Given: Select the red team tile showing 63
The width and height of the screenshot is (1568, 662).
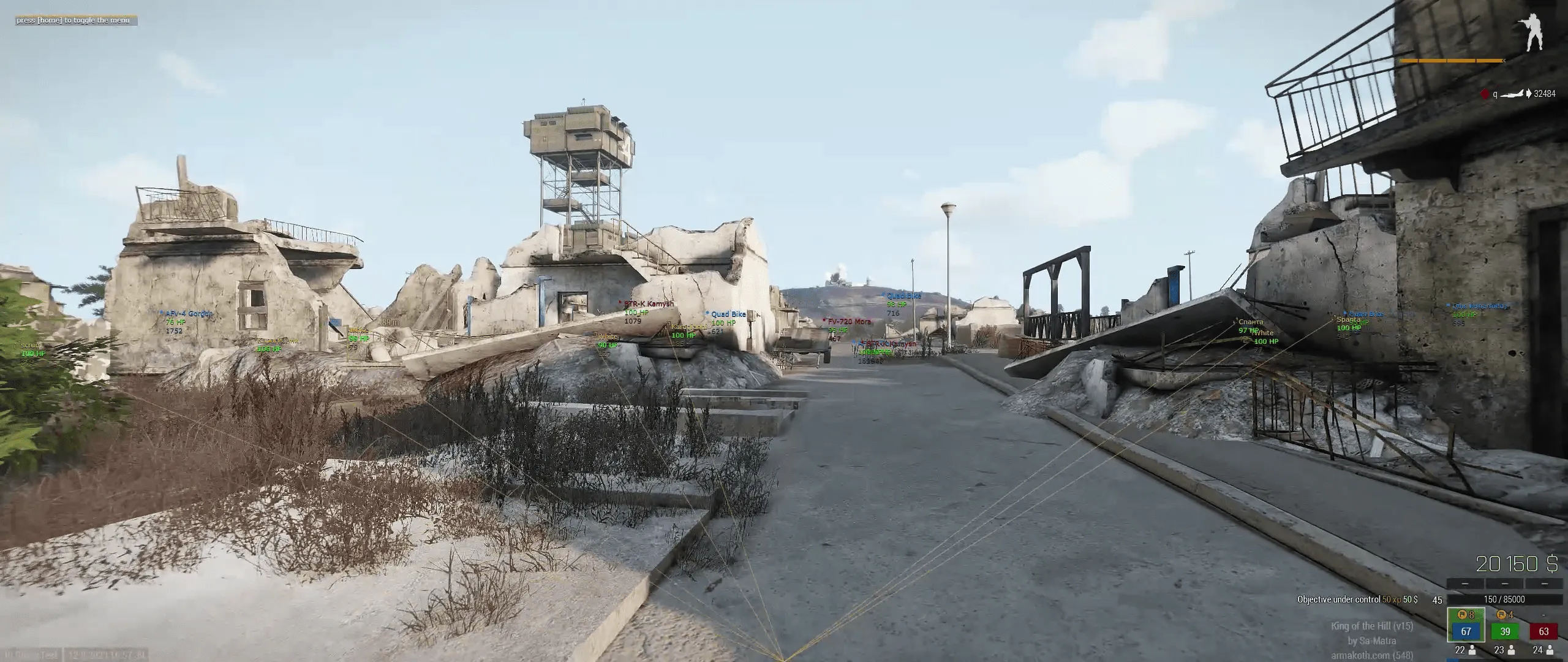Looking at the screenshot, I should click(x=1543, y=632).
